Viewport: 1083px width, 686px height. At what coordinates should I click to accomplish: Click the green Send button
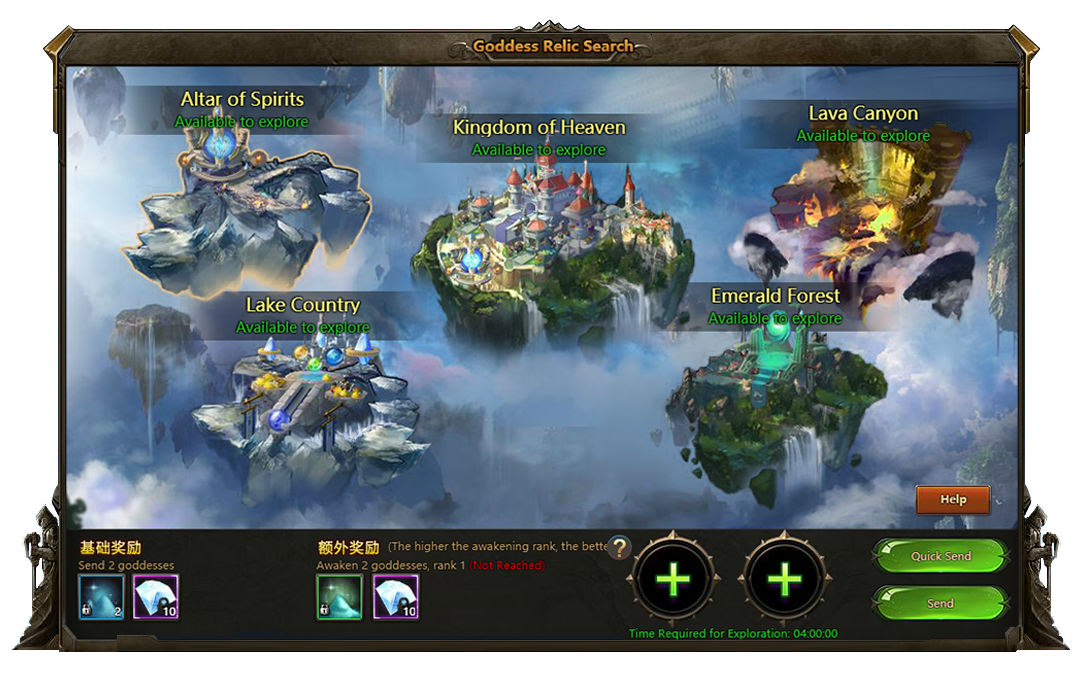pos(940,603)
